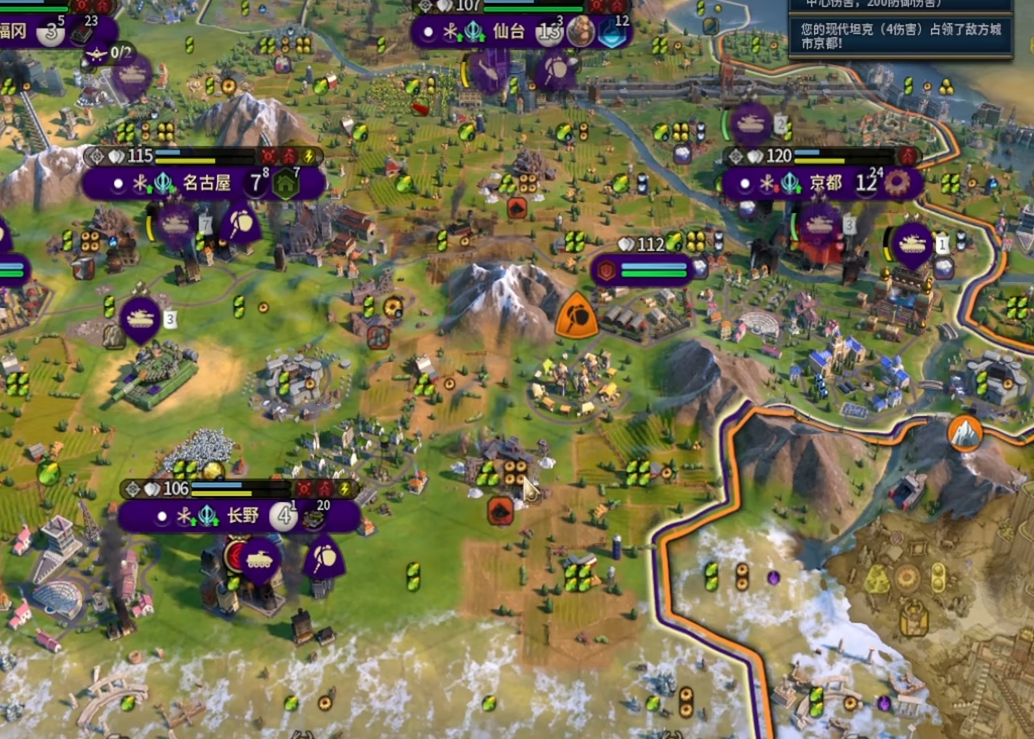Select the tank flag directly below 京都 banner
The height and width of the screenshot is (739, 1034).
819,224
